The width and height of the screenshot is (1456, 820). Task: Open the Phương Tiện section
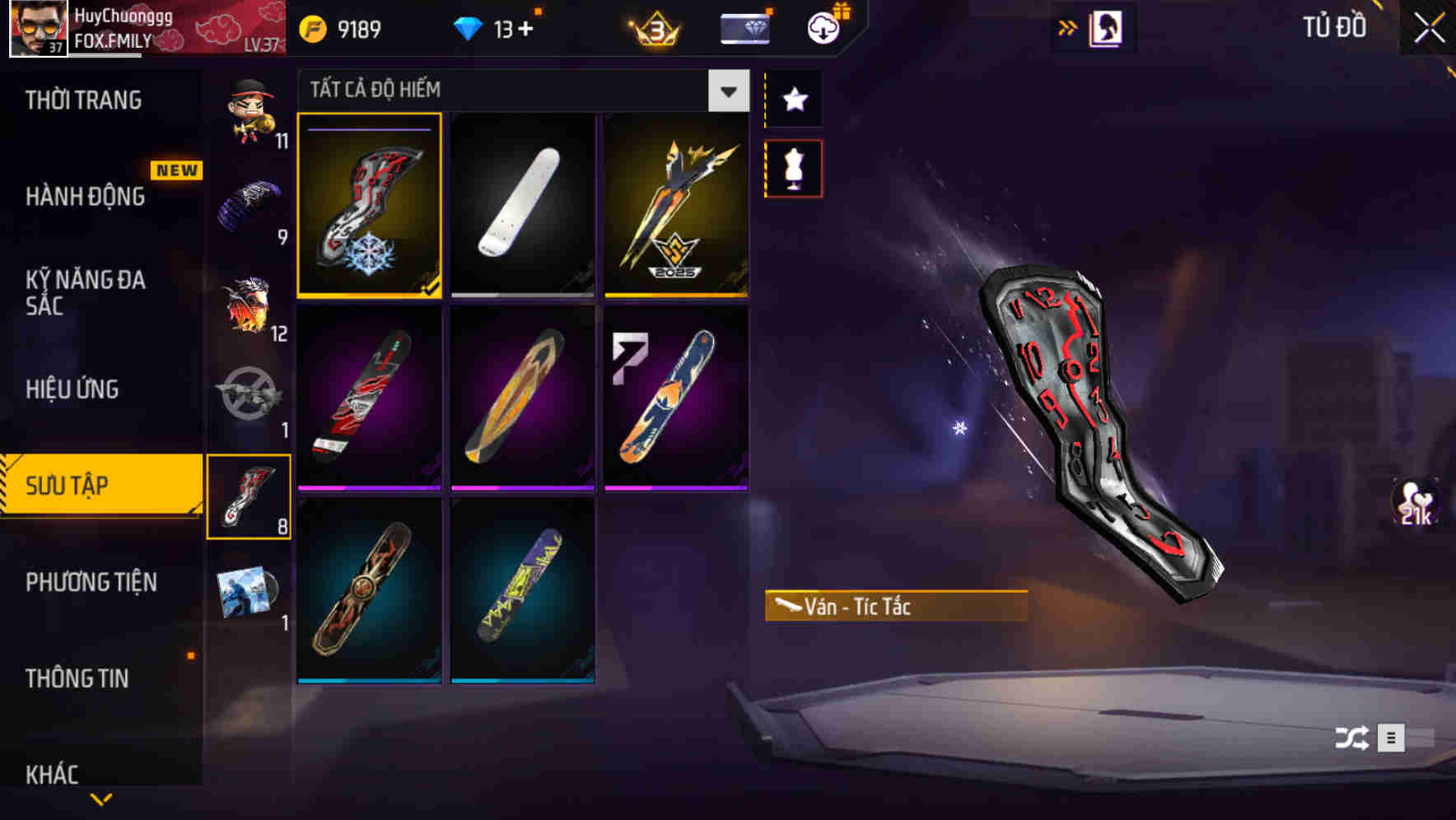pyautogui.click(x=91, y=581)
